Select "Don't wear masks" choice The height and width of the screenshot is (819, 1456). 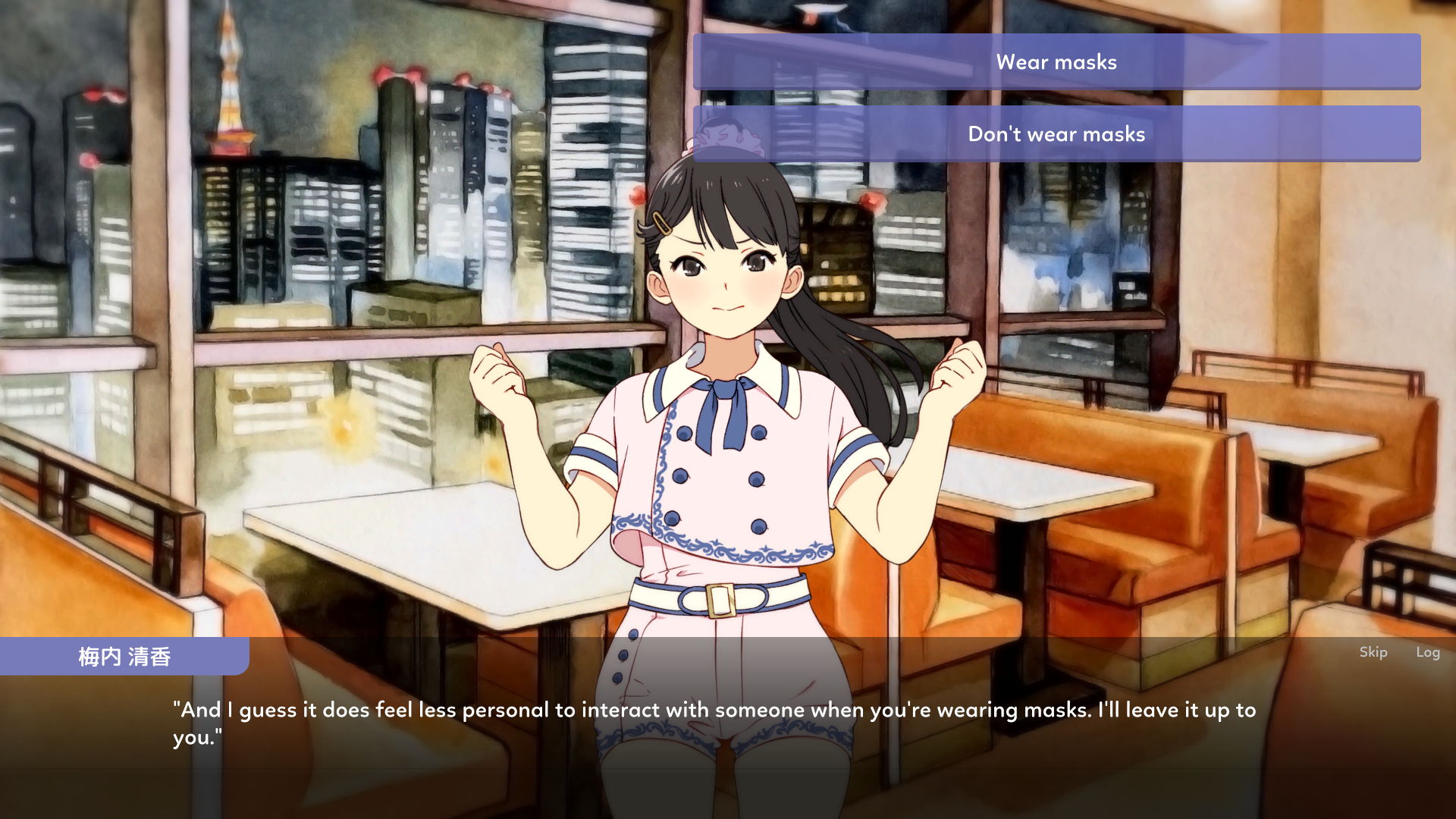1056,134
